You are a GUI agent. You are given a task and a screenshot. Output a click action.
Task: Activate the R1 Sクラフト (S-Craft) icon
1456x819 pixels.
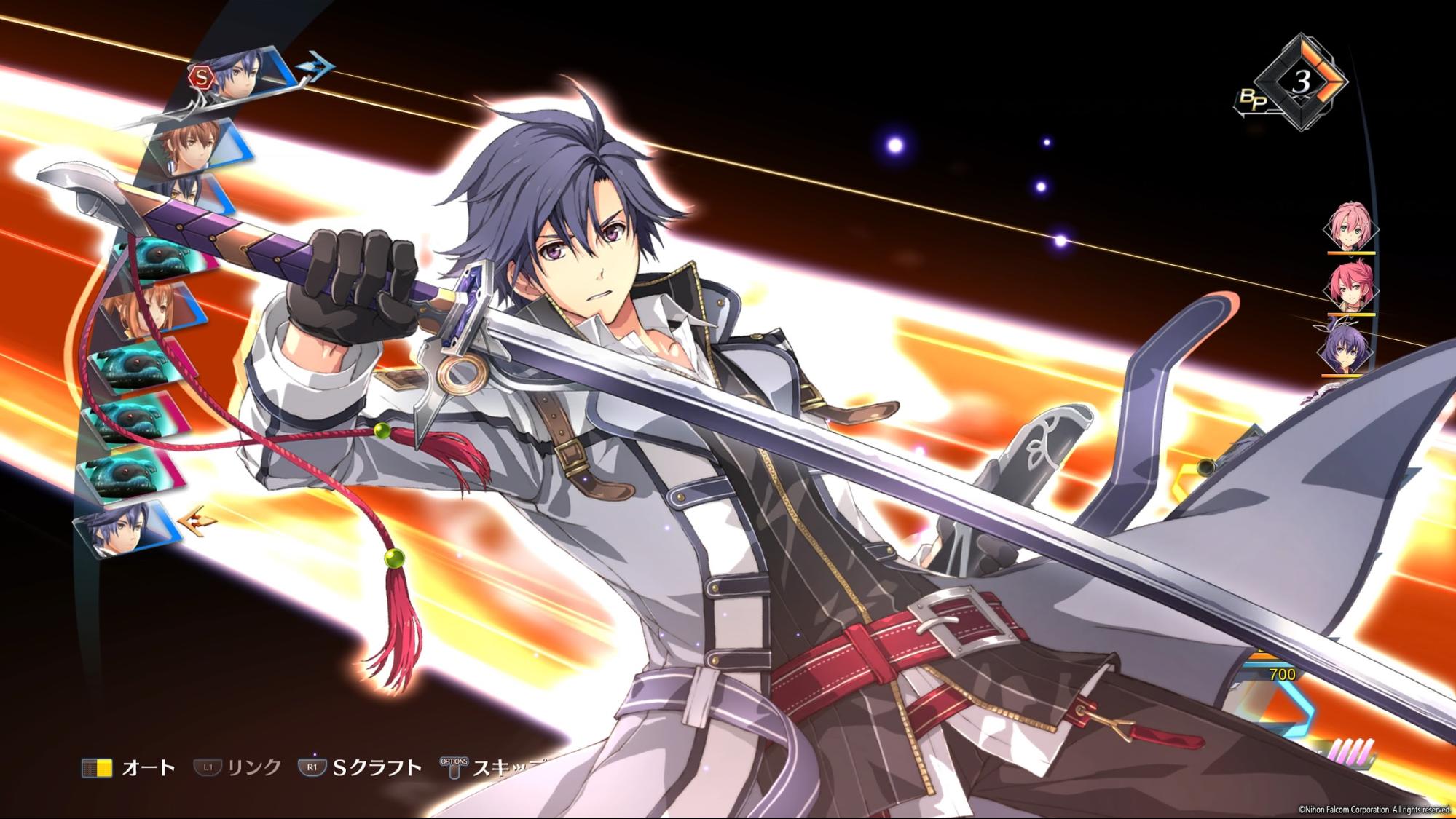(x=312, y=767)
